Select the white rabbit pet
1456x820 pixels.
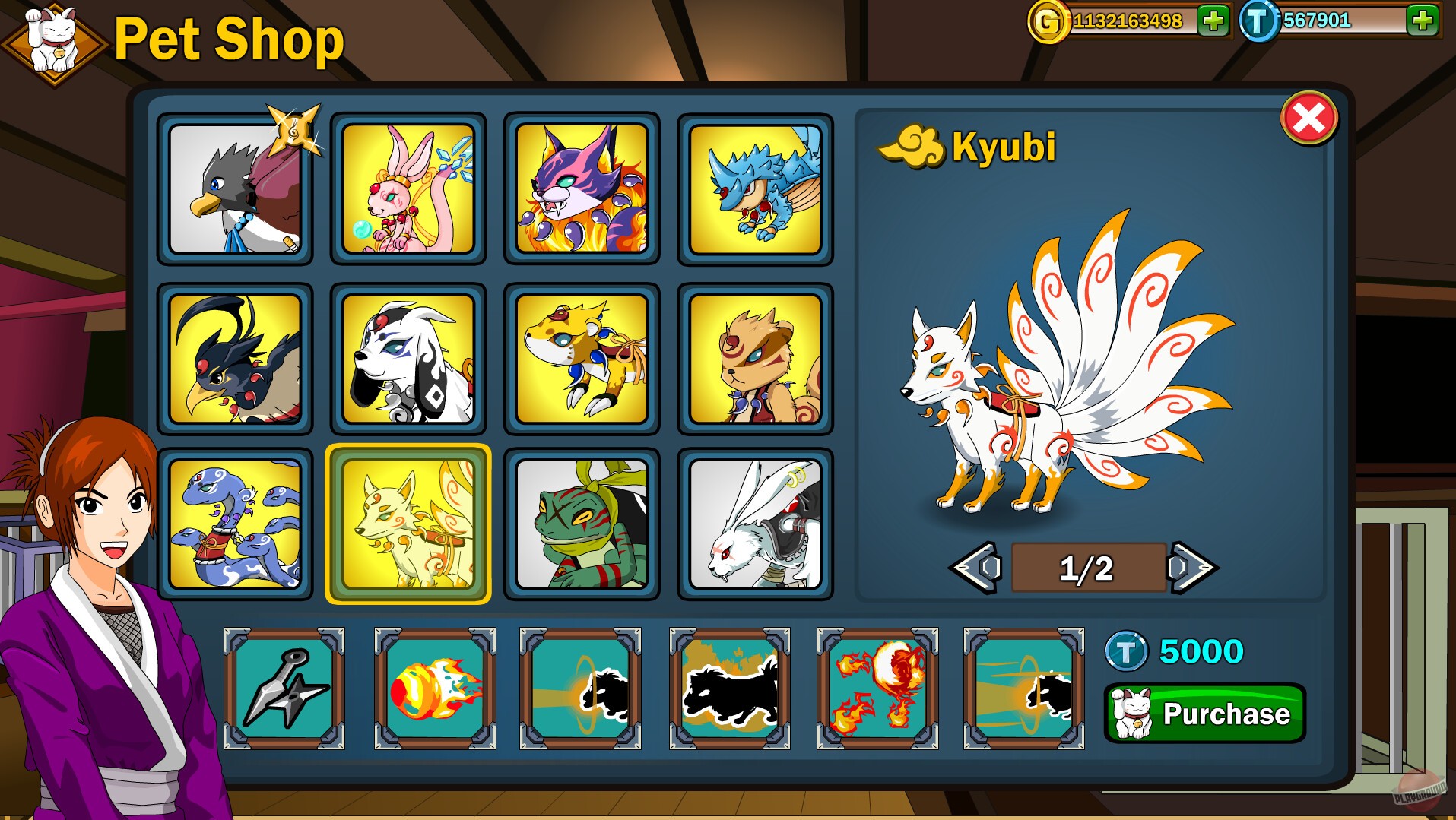(754, 524)
